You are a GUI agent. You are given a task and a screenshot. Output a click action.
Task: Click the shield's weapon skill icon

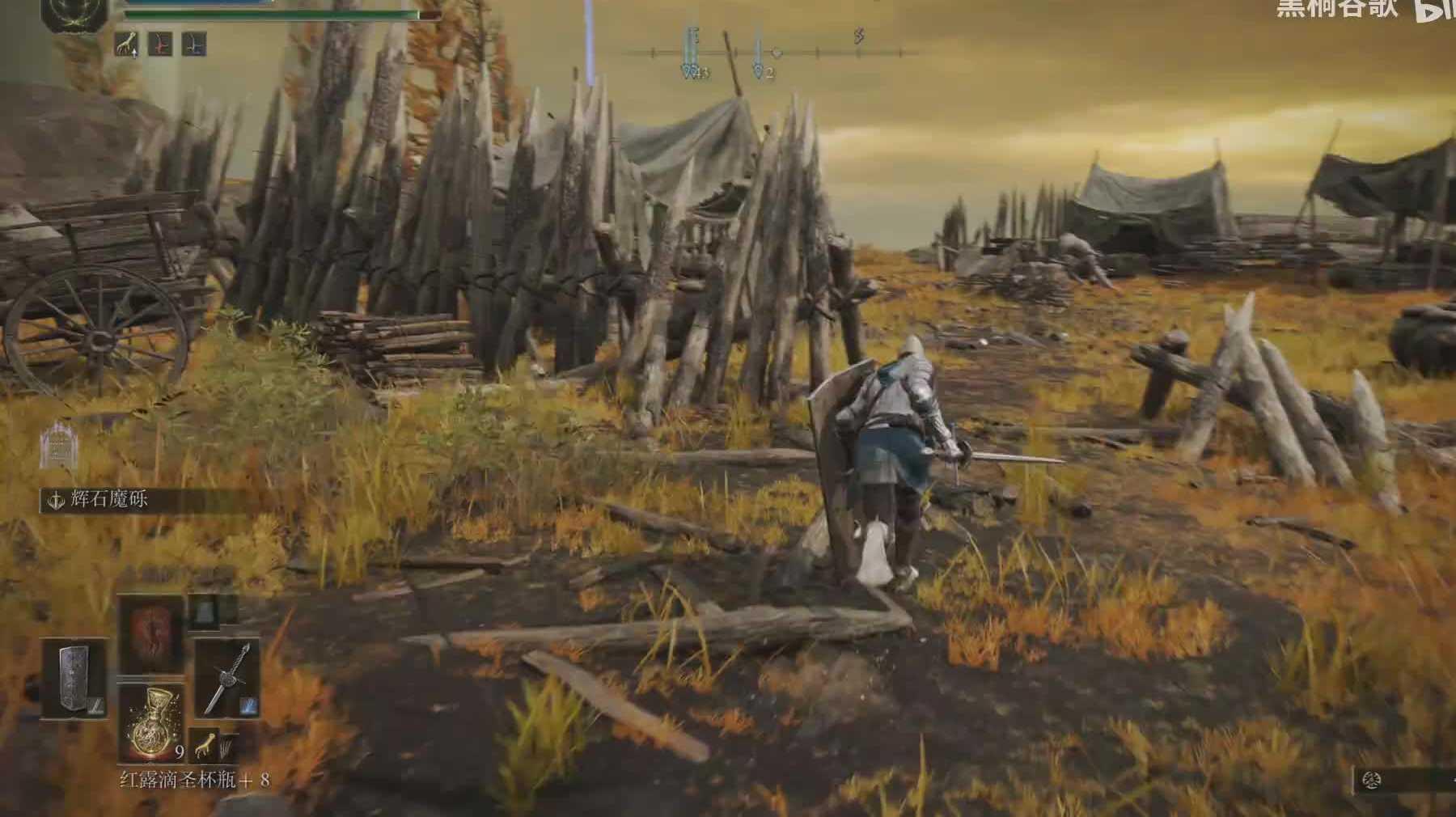pyautogui.click(x=96, y=706)
